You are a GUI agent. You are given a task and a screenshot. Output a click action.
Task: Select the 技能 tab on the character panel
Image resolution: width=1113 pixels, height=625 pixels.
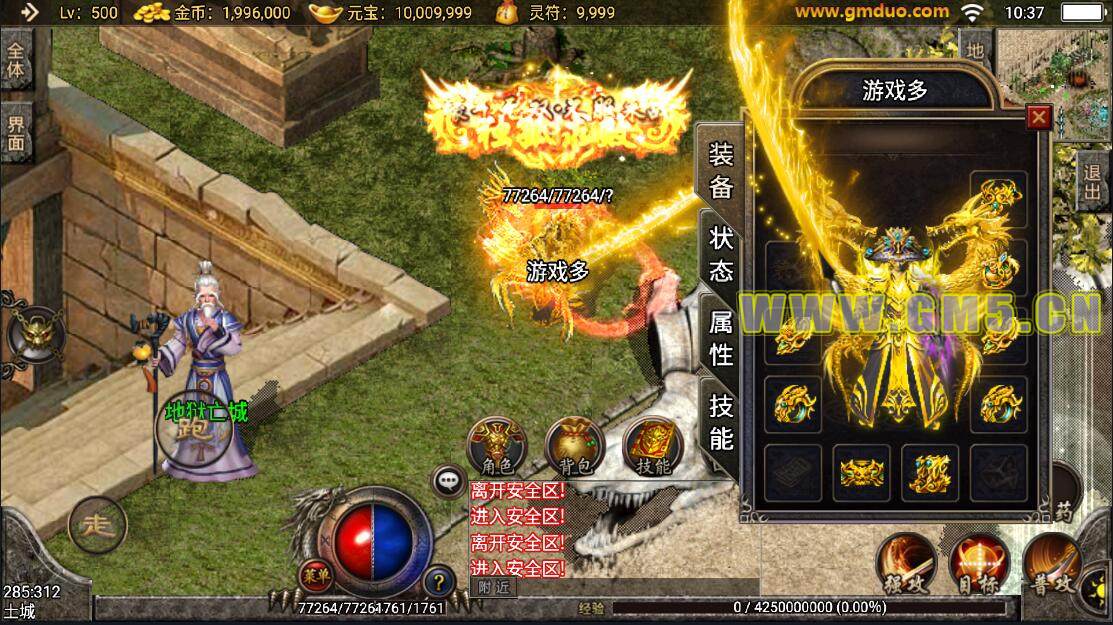coord(721,422)
